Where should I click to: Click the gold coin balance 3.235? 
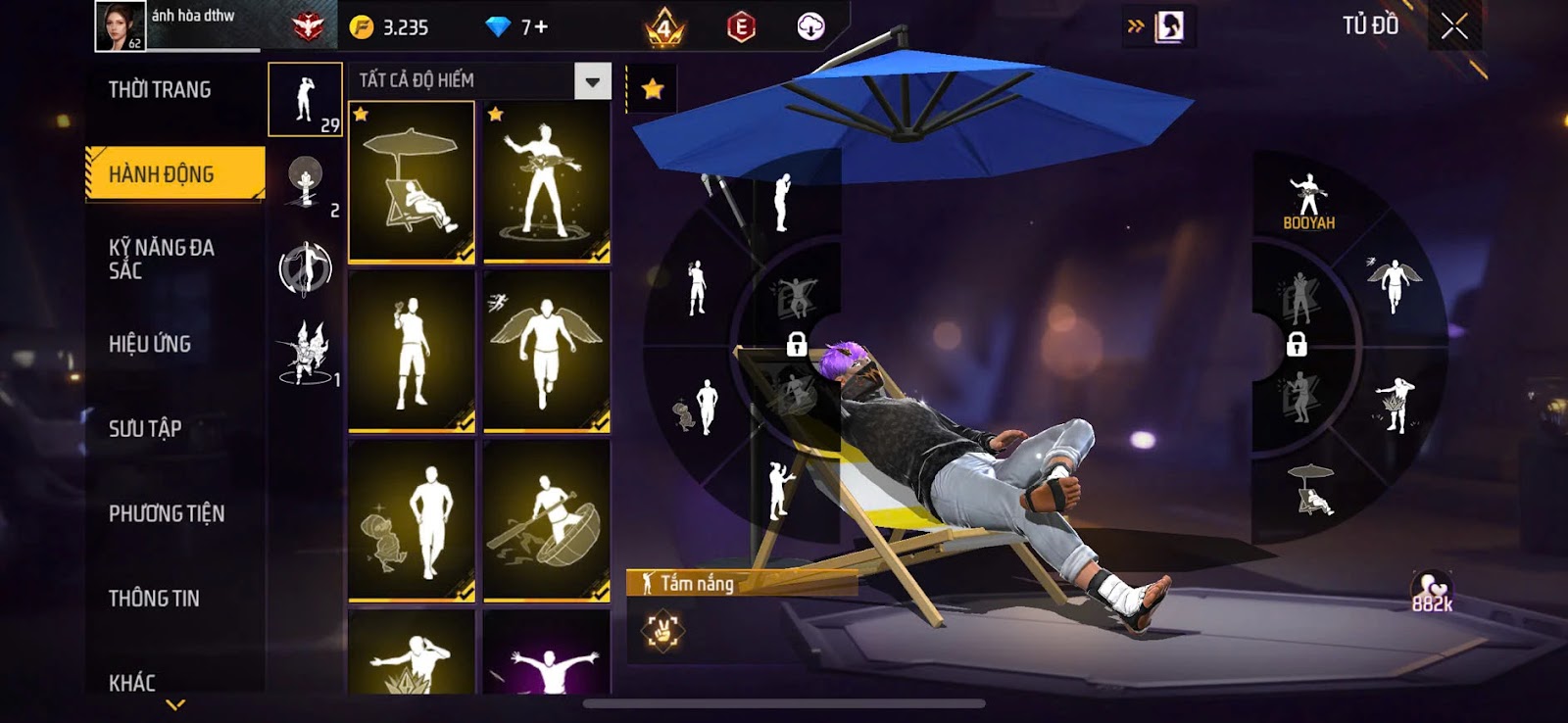(390, 27)
